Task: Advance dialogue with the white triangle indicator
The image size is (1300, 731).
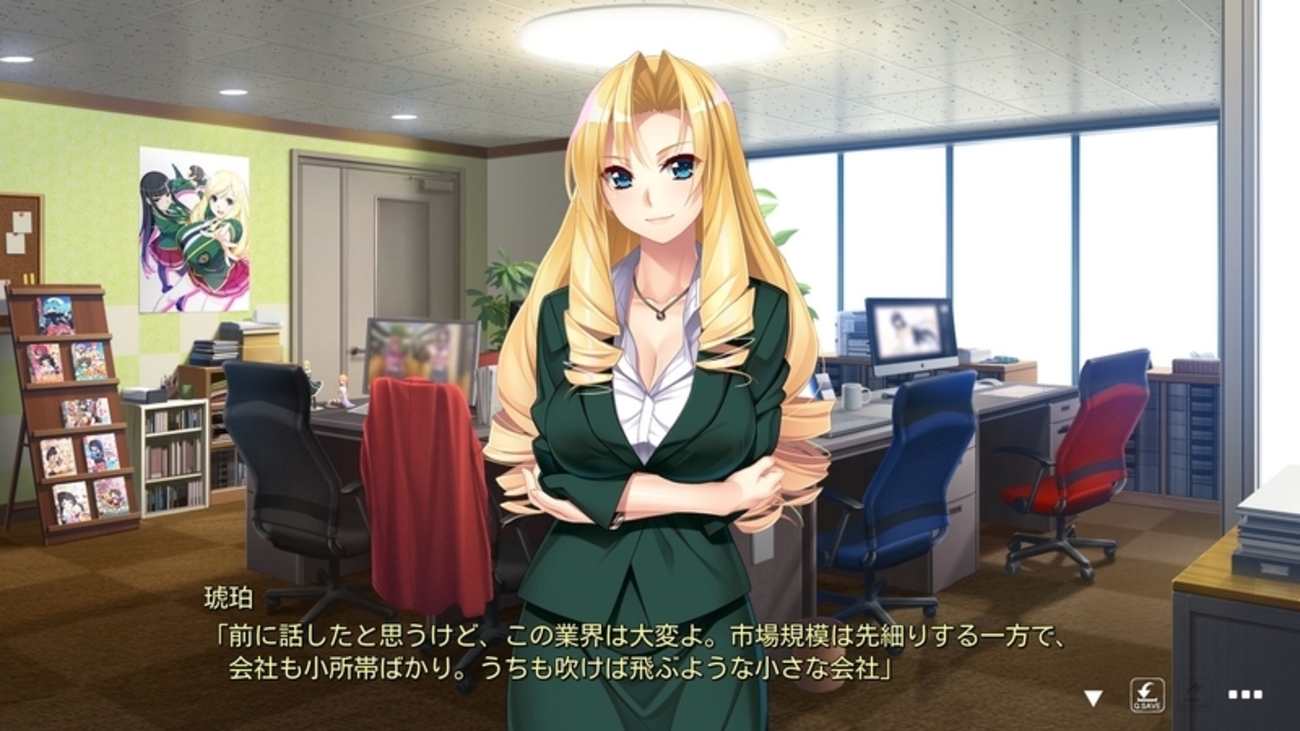Action: 1093,697
